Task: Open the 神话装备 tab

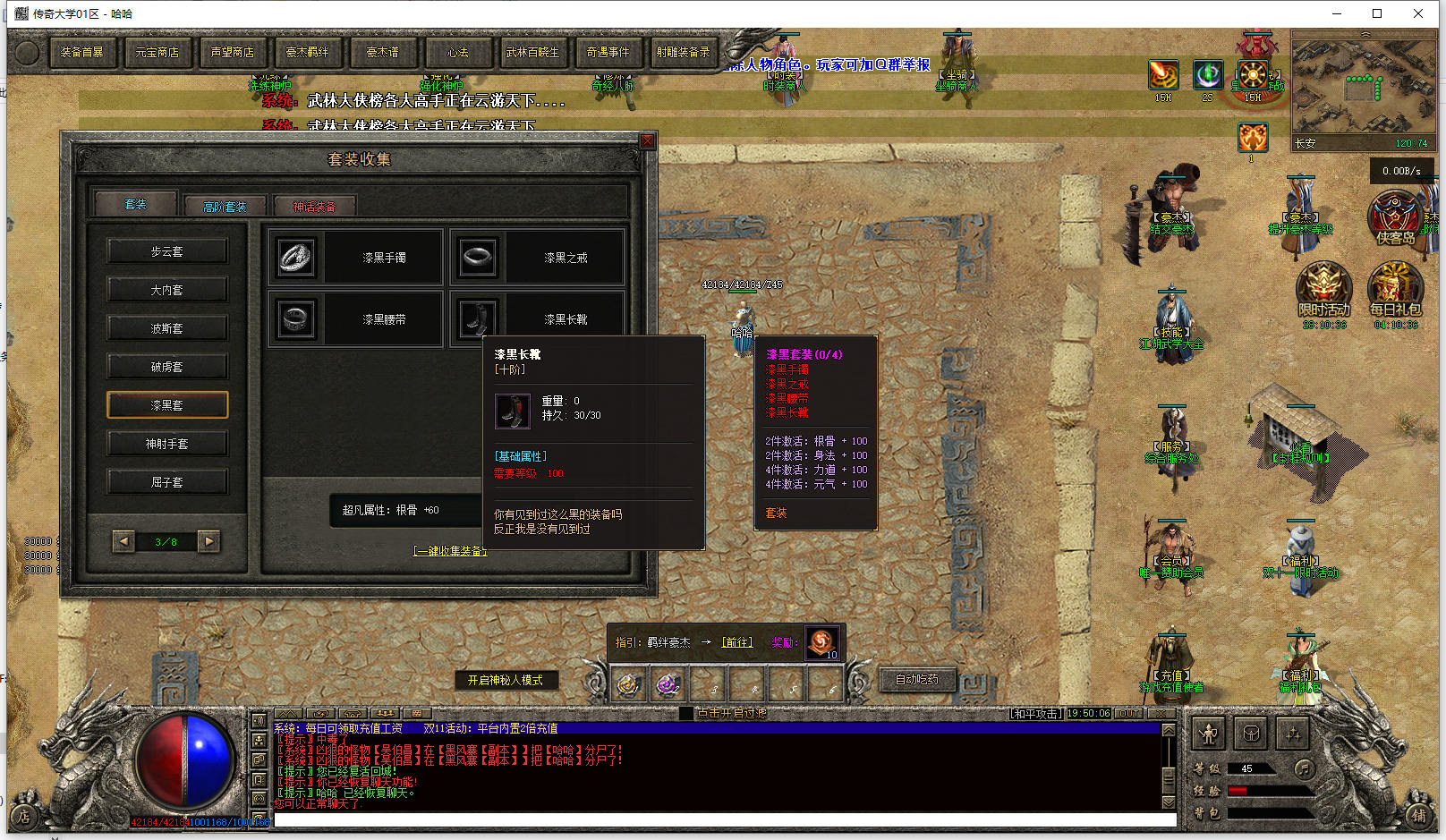Action: pos(314,207)
